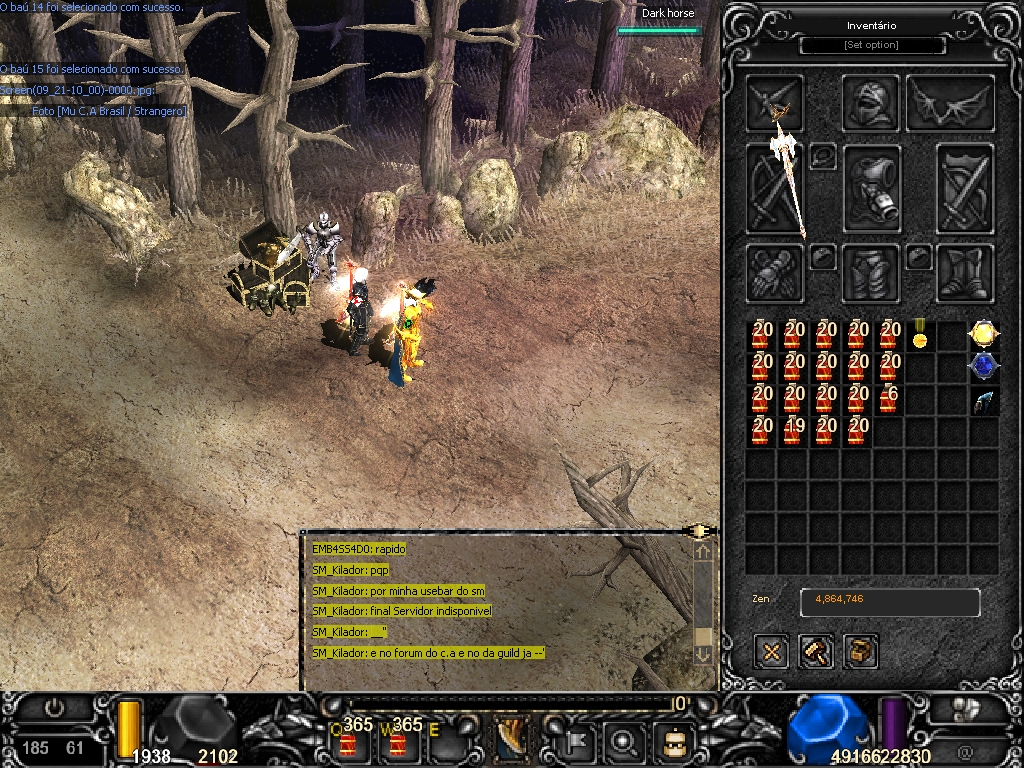This screenshot has width=1024, height=768.
Task: Select the equipped halberd weapon slot
Action: [x=775, y=188]
